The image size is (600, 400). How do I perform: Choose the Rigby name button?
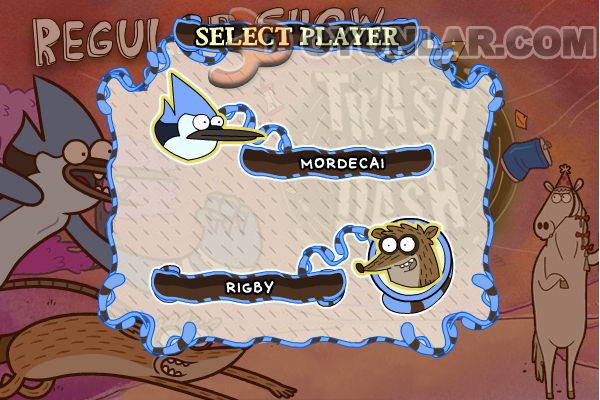point(248,285)
